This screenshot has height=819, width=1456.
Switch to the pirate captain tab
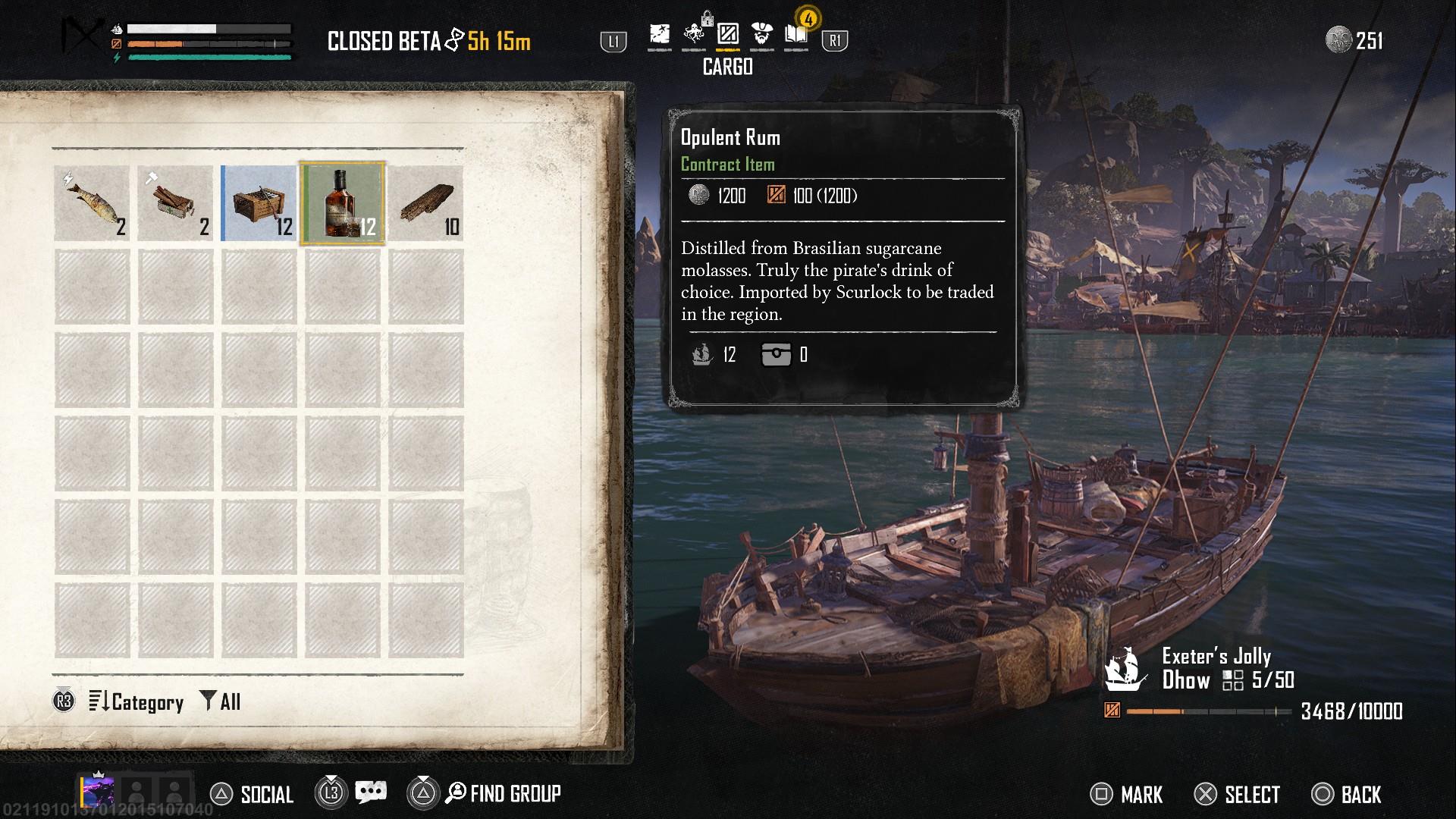tap(761, 35)
